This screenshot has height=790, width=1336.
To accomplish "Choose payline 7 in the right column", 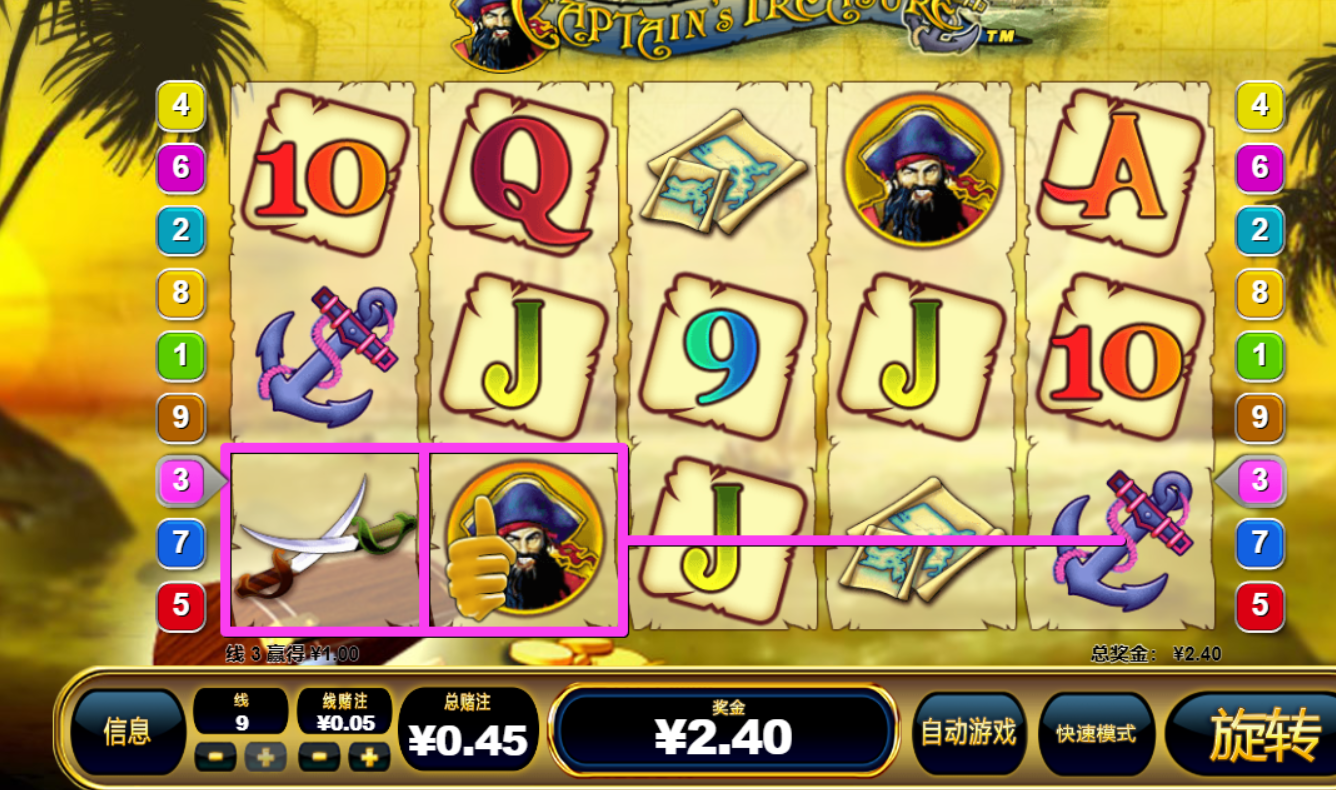I will point(1260,543).
